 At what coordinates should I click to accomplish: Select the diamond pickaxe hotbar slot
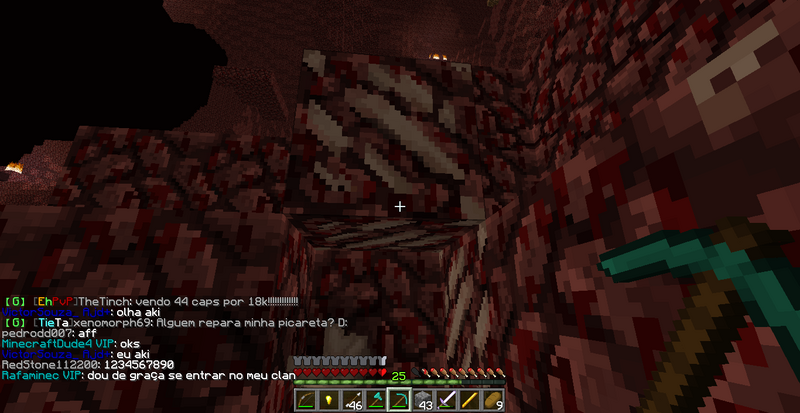tap(398, 400)
